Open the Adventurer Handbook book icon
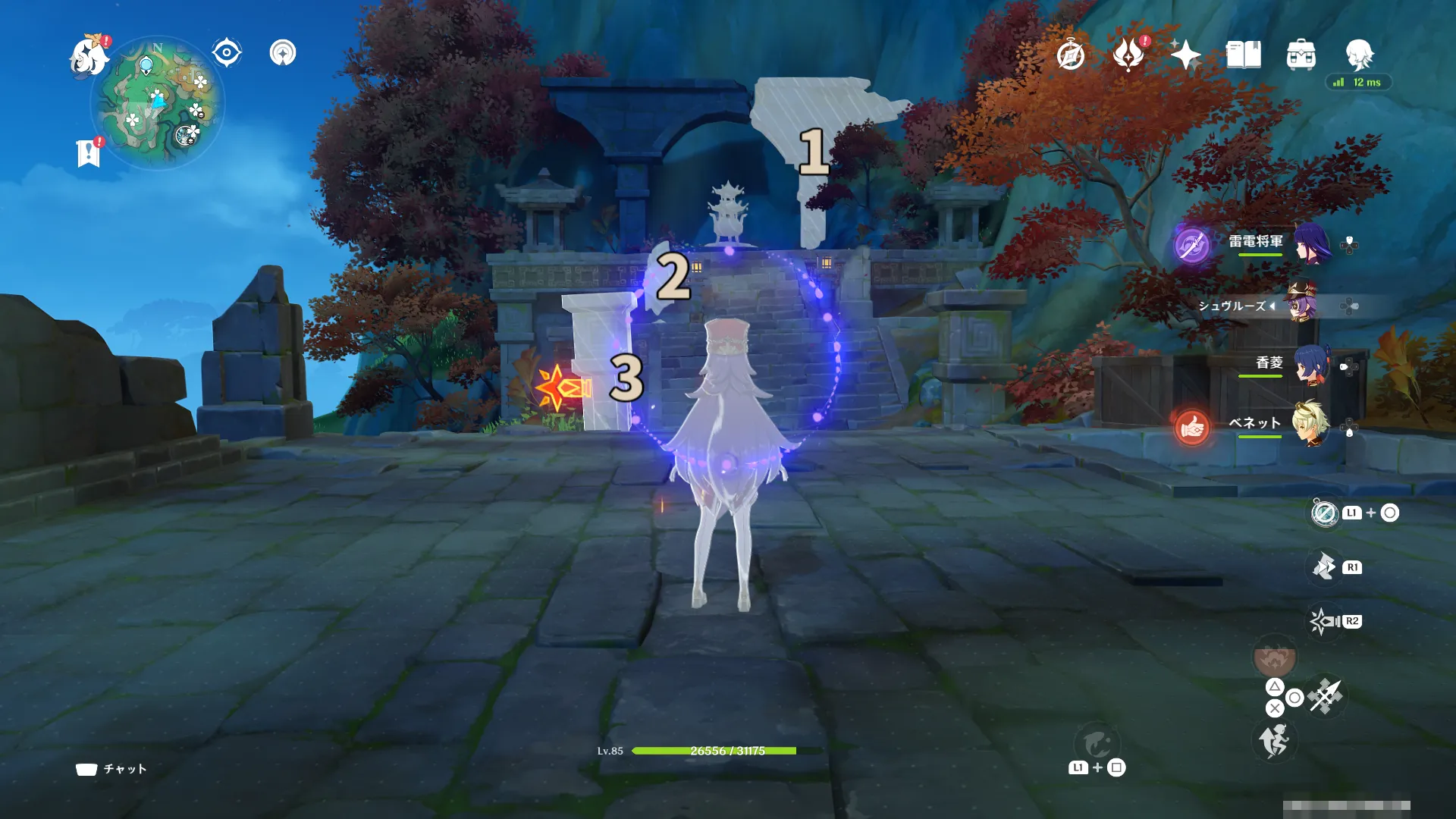 click(x=1244, y=55)
